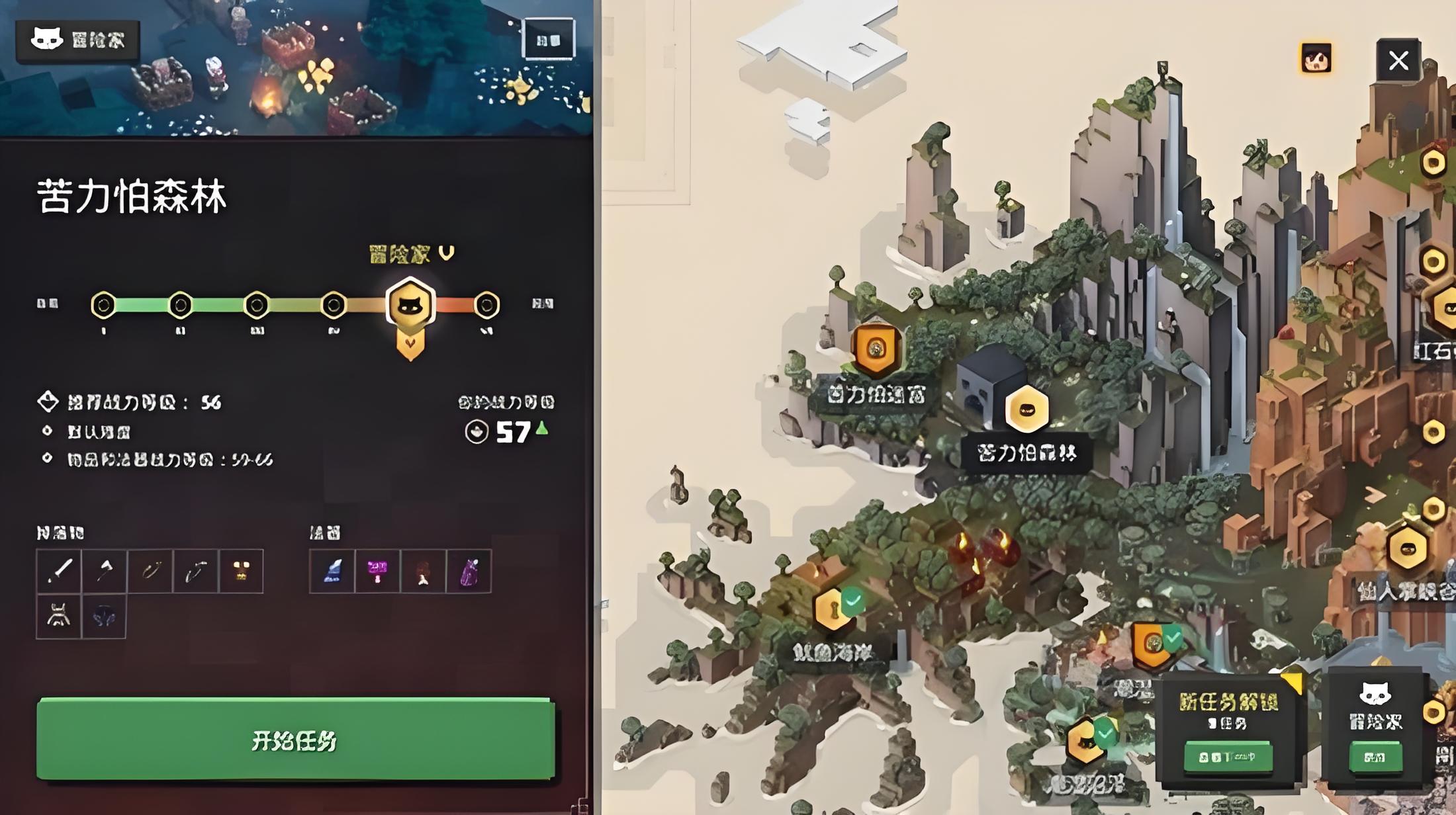Inspect the sword gear drop slot
The width and height of the screenshot is (1456, 815).
(59, 571)
